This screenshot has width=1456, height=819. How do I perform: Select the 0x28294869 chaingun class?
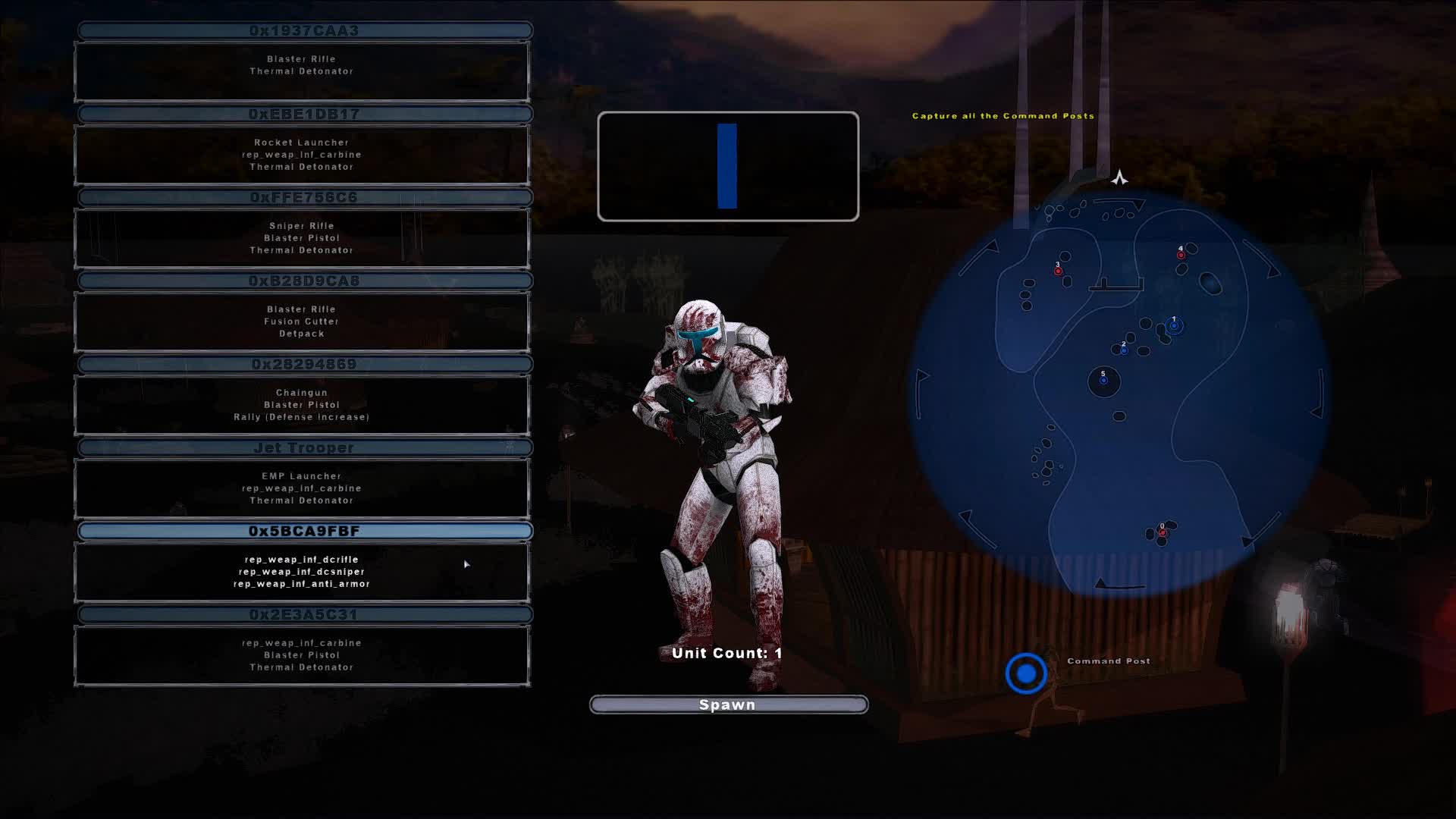click(303, 363)
